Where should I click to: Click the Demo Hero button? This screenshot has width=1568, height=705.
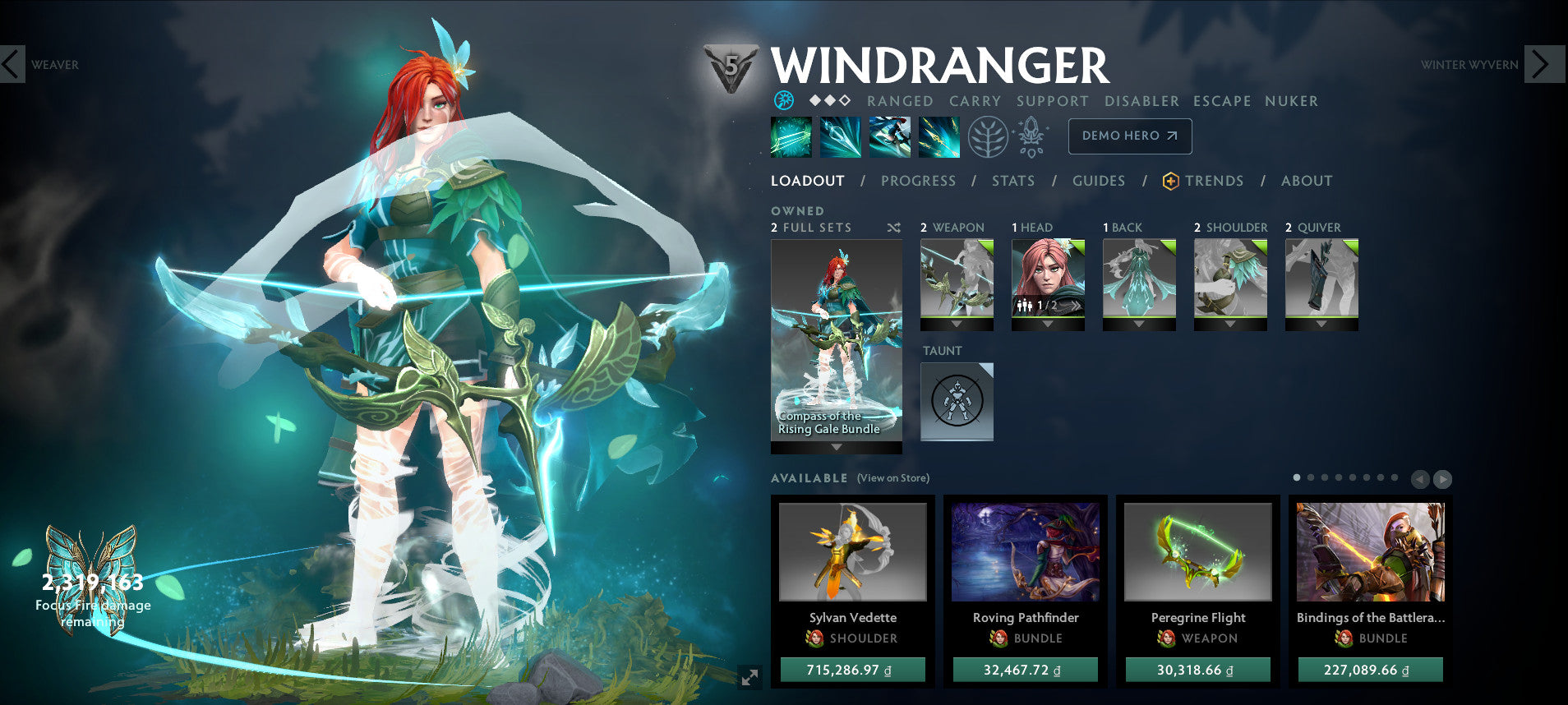1129,136
